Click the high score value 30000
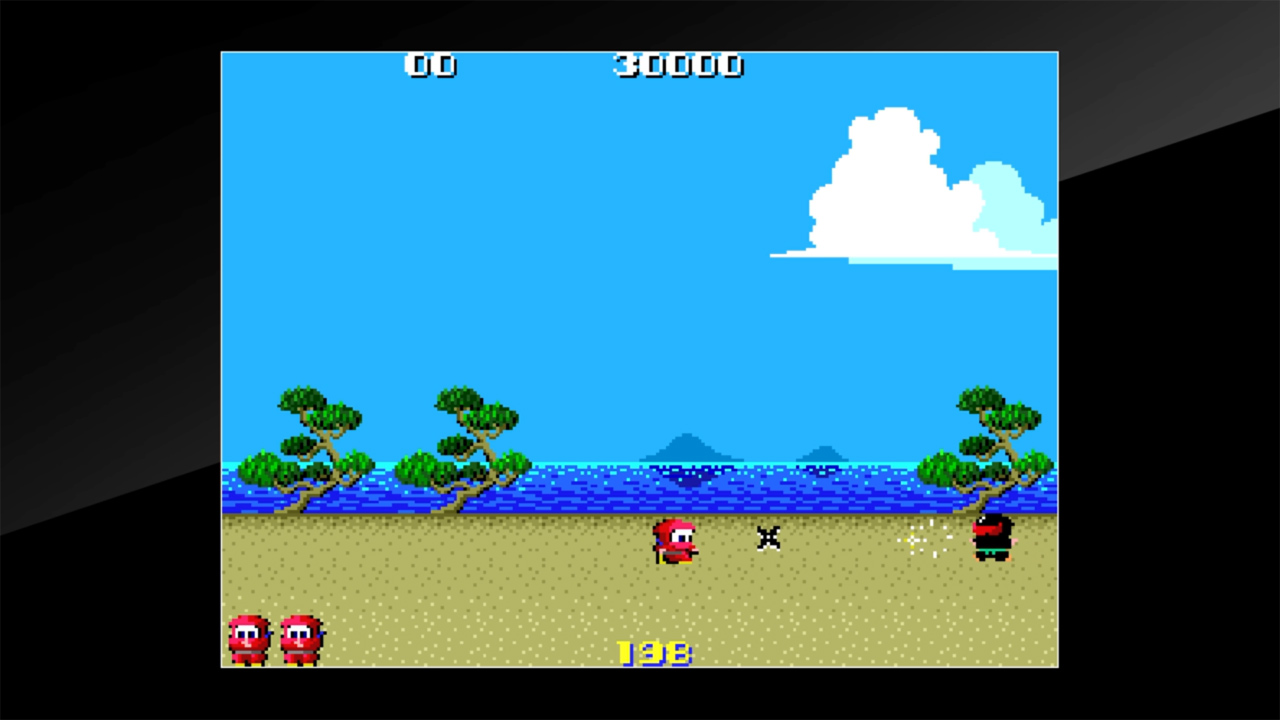The width and height of the screenshot is (1280, 720). pos(678,66)
